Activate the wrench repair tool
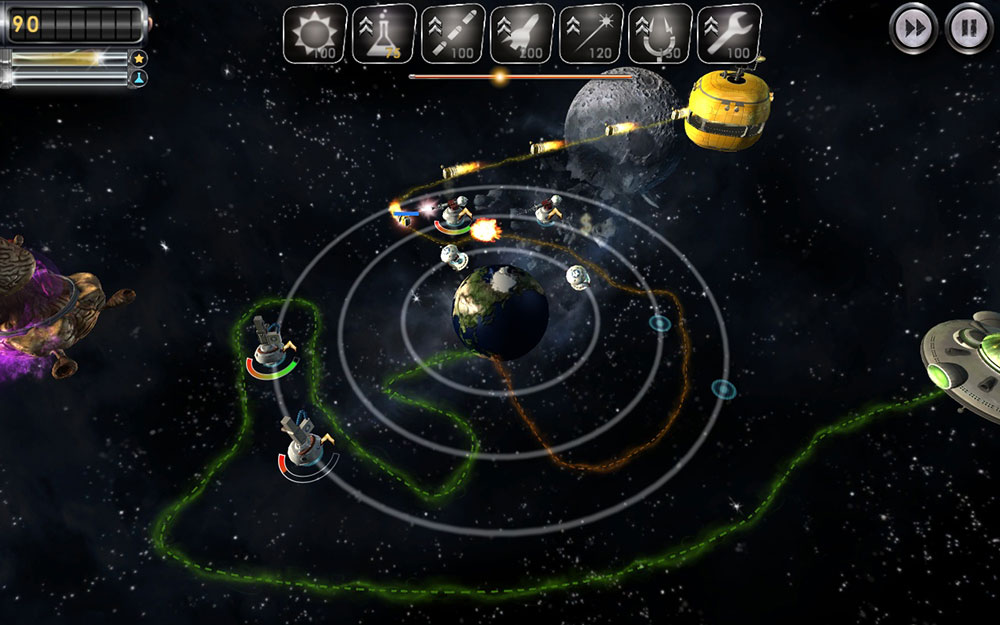 pos(729,34)
